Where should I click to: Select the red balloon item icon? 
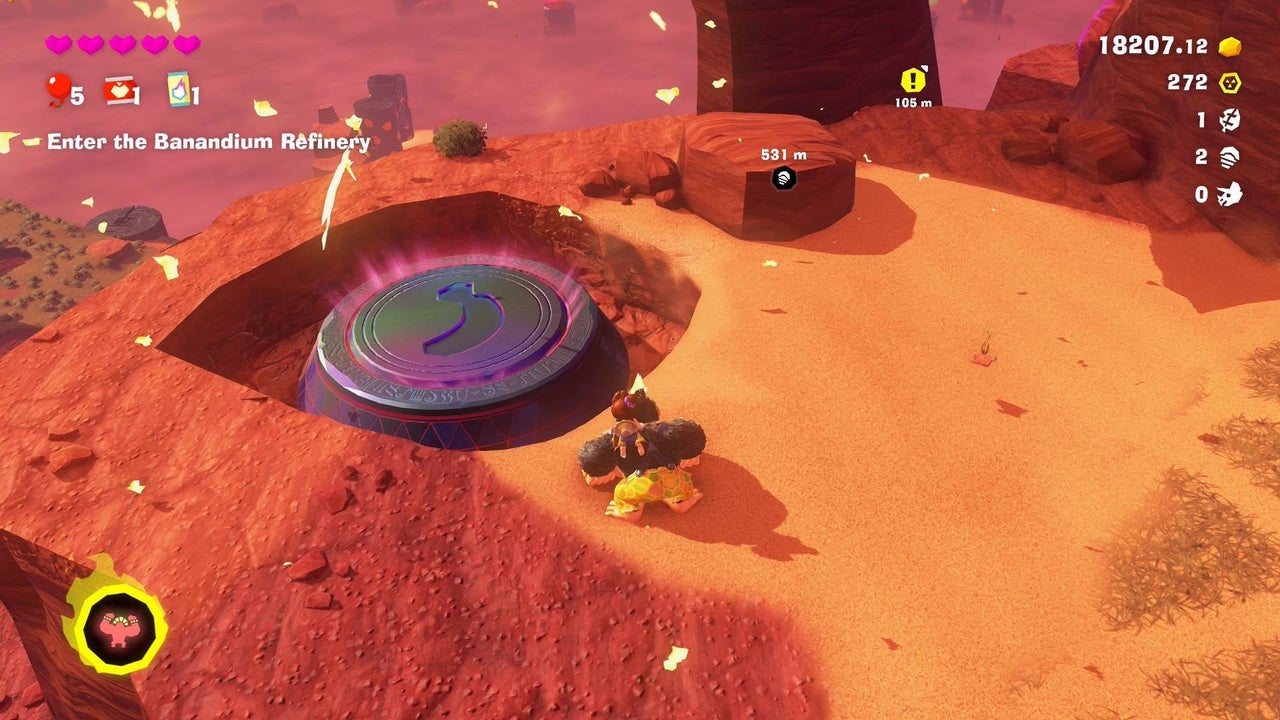click(57, 90)
